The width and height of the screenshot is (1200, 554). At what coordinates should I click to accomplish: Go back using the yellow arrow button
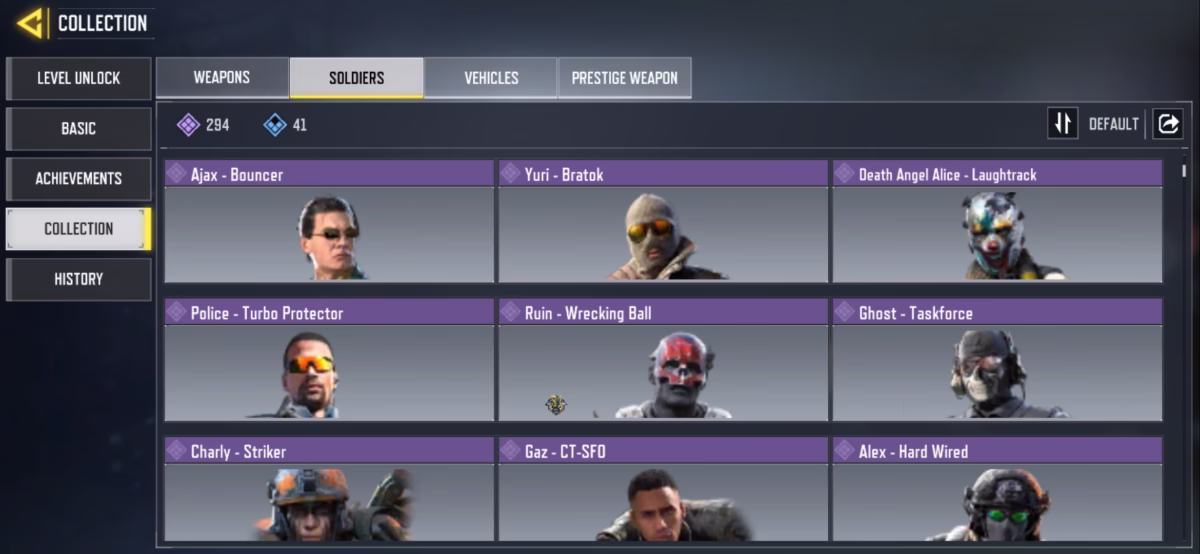[30, 23]
